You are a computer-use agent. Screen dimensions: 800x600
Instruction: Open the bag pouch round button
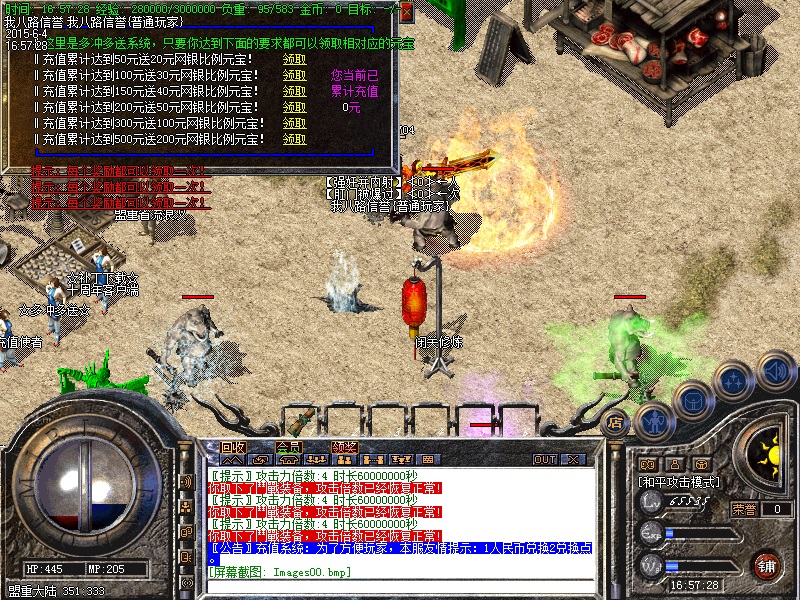click(x=692, y=400)
